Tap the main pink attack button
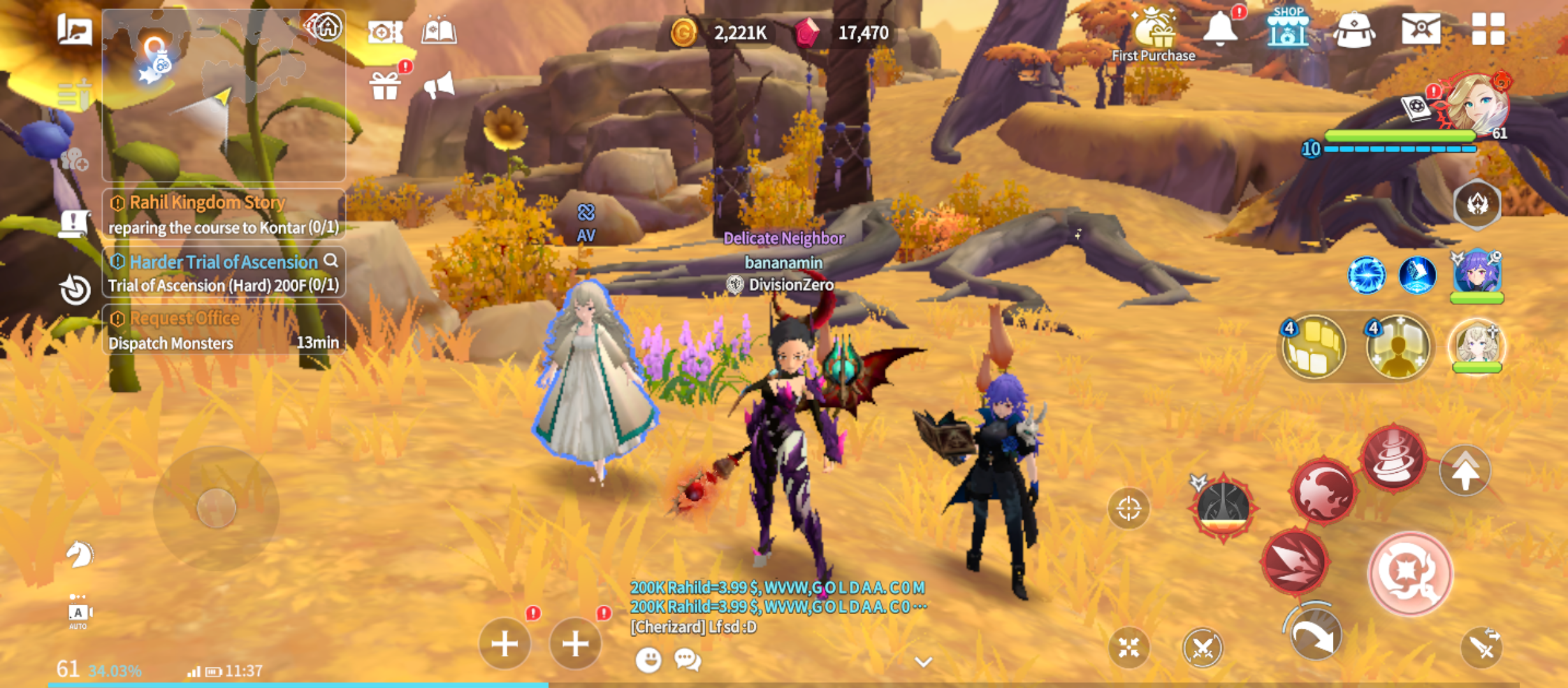Screen dimensions: 1568x688 pyautogui.click(x=1410, y=573)
